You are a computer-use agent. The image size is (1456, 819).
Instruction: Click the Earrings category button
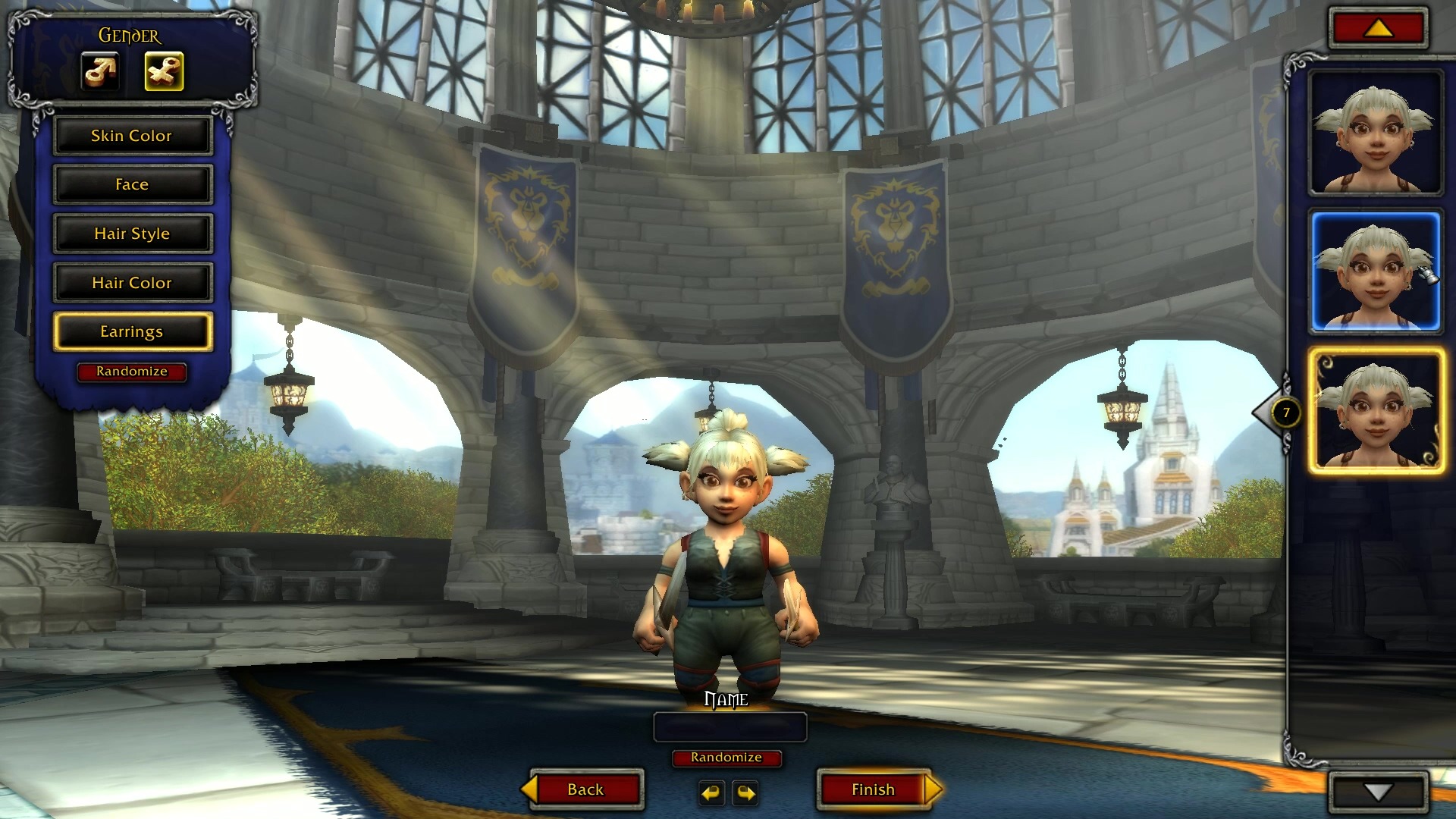click(x=132, y=331)
